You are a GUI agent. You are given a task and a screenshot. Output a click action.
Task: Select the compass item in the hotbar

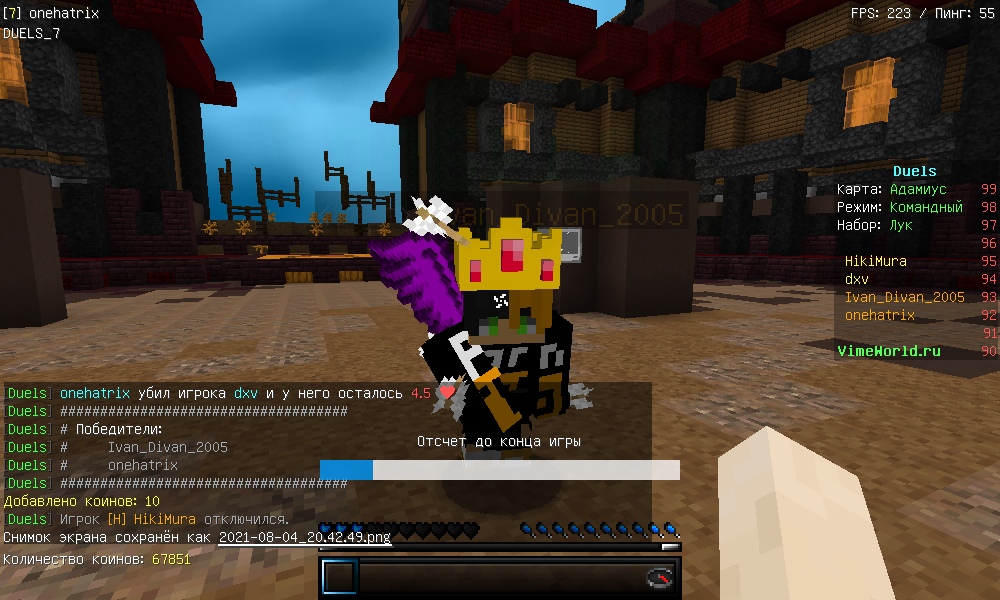[659, 578]
